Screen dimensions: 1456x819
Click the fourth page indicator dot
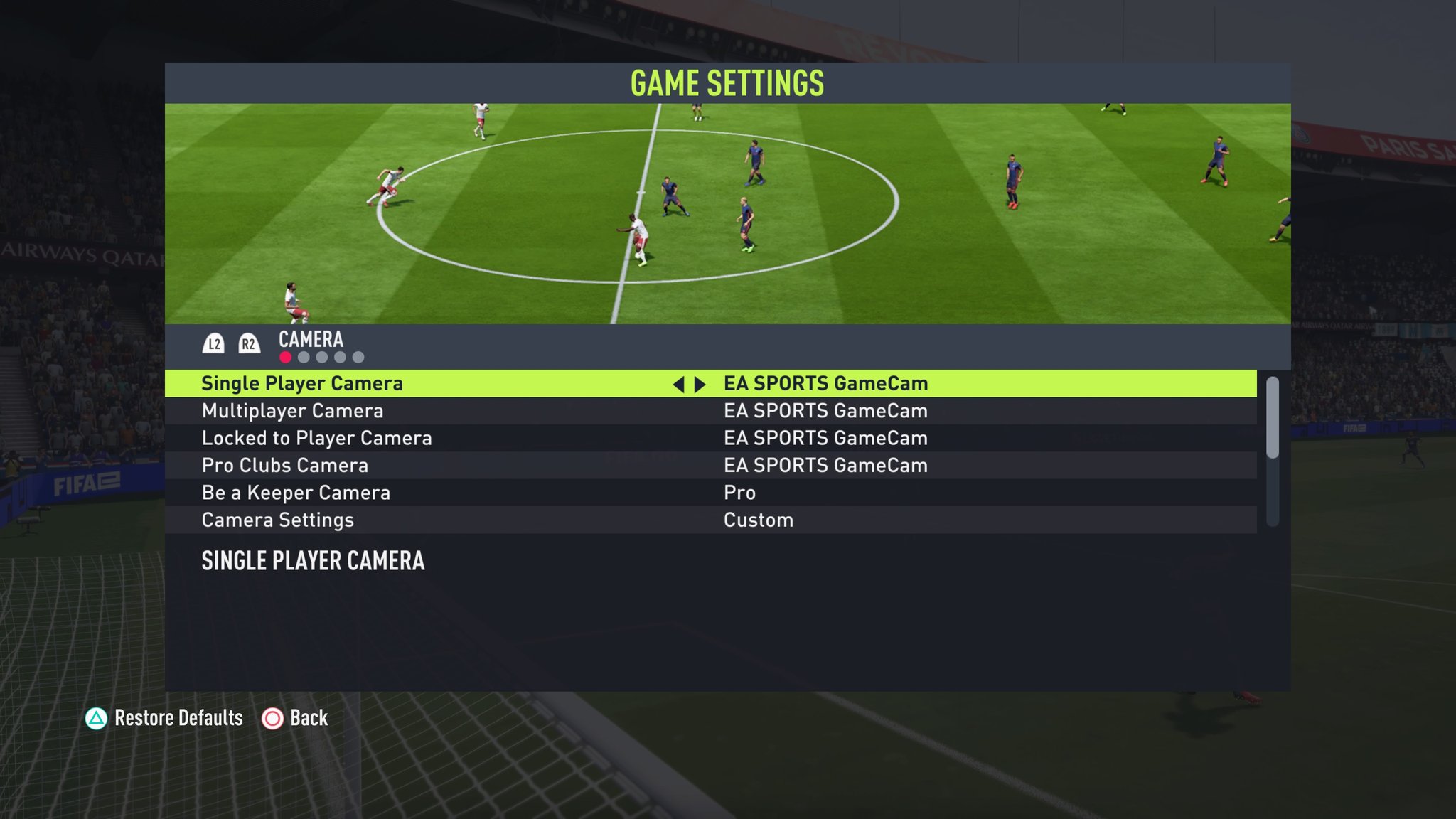(339, 358)
